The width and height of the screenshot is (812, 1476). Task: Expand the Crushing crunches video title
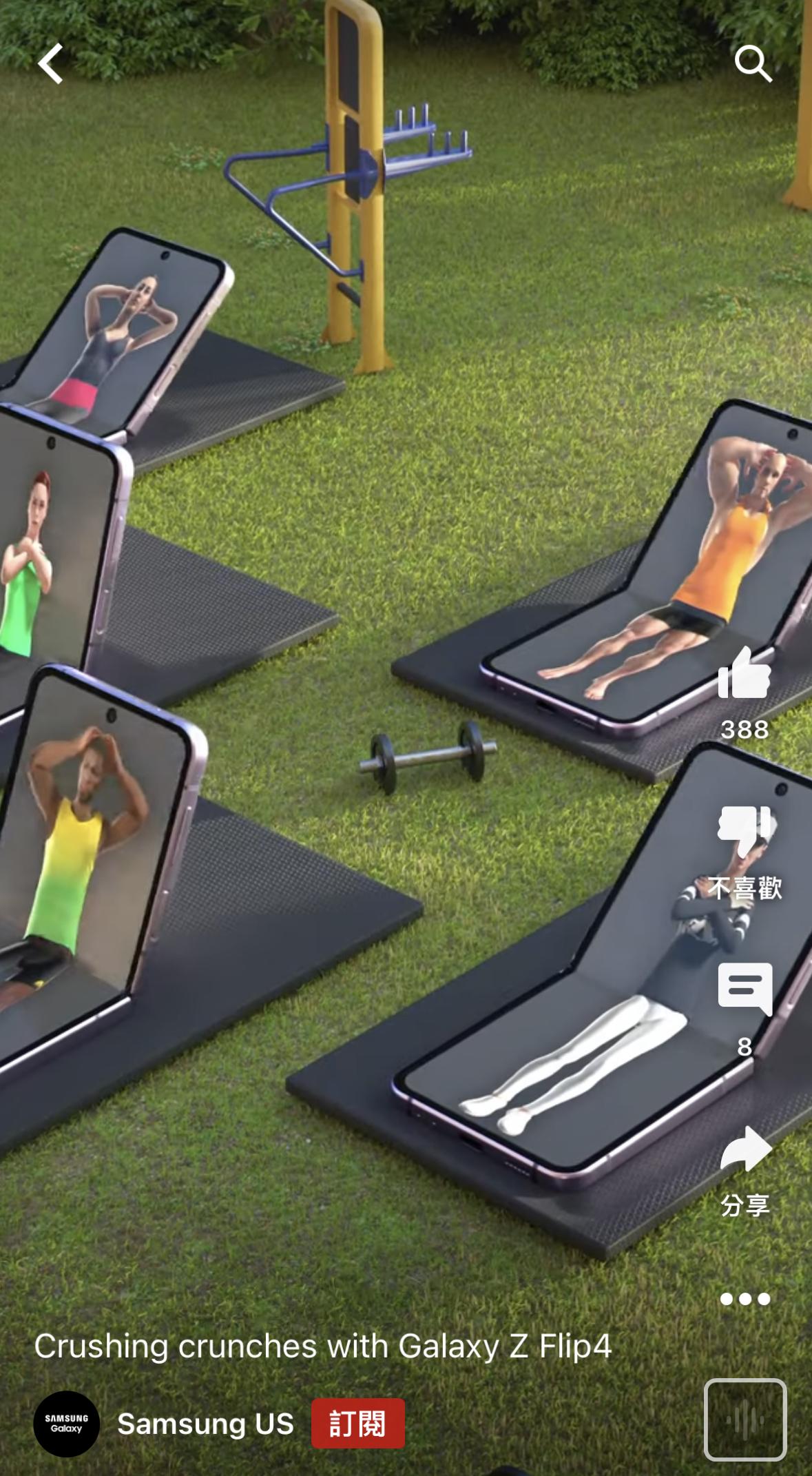tap(322, 1346)
